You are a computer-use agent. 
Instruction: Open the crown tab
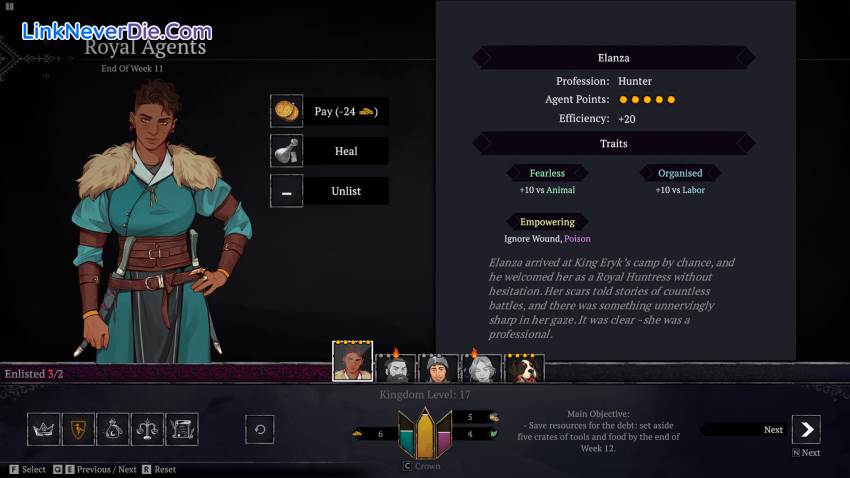click(x=43, y=429)
